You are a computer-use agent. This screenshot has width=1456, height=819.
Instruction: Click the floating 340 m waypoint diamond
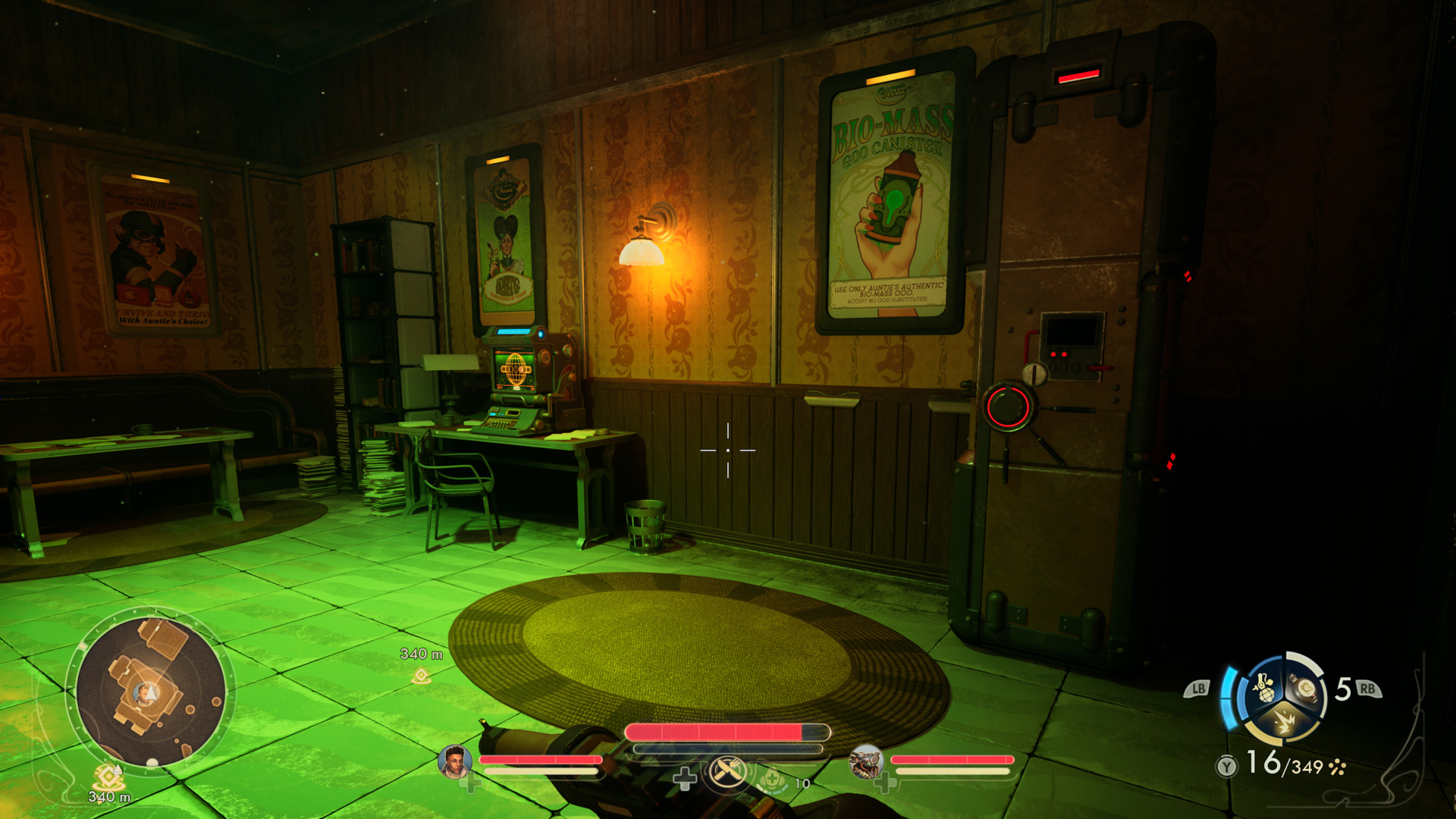[421, 675]
